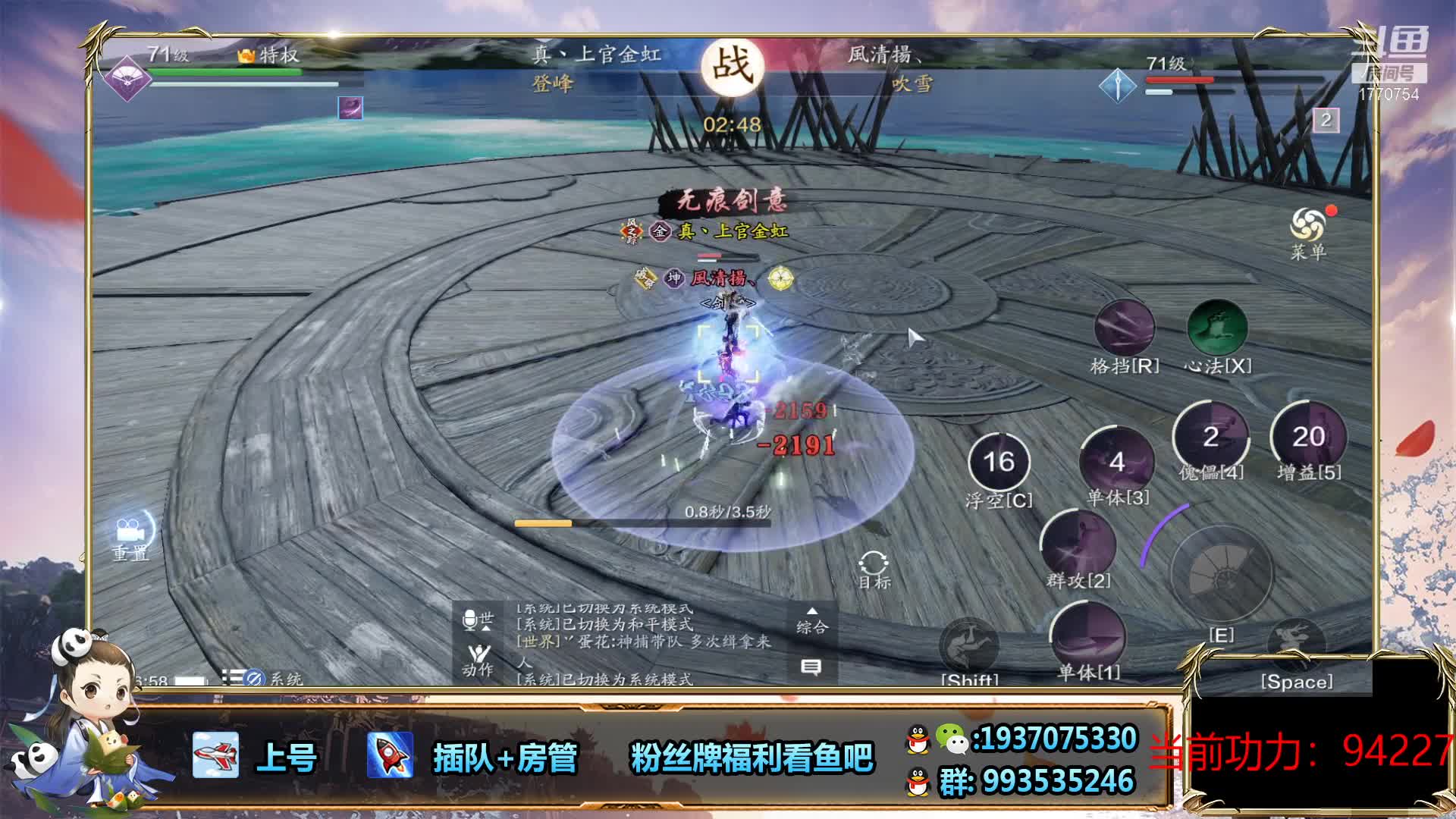Activate the dodge skill icon labeled Shift
This screenshot has width=1456, height=819.
[969, 646]
